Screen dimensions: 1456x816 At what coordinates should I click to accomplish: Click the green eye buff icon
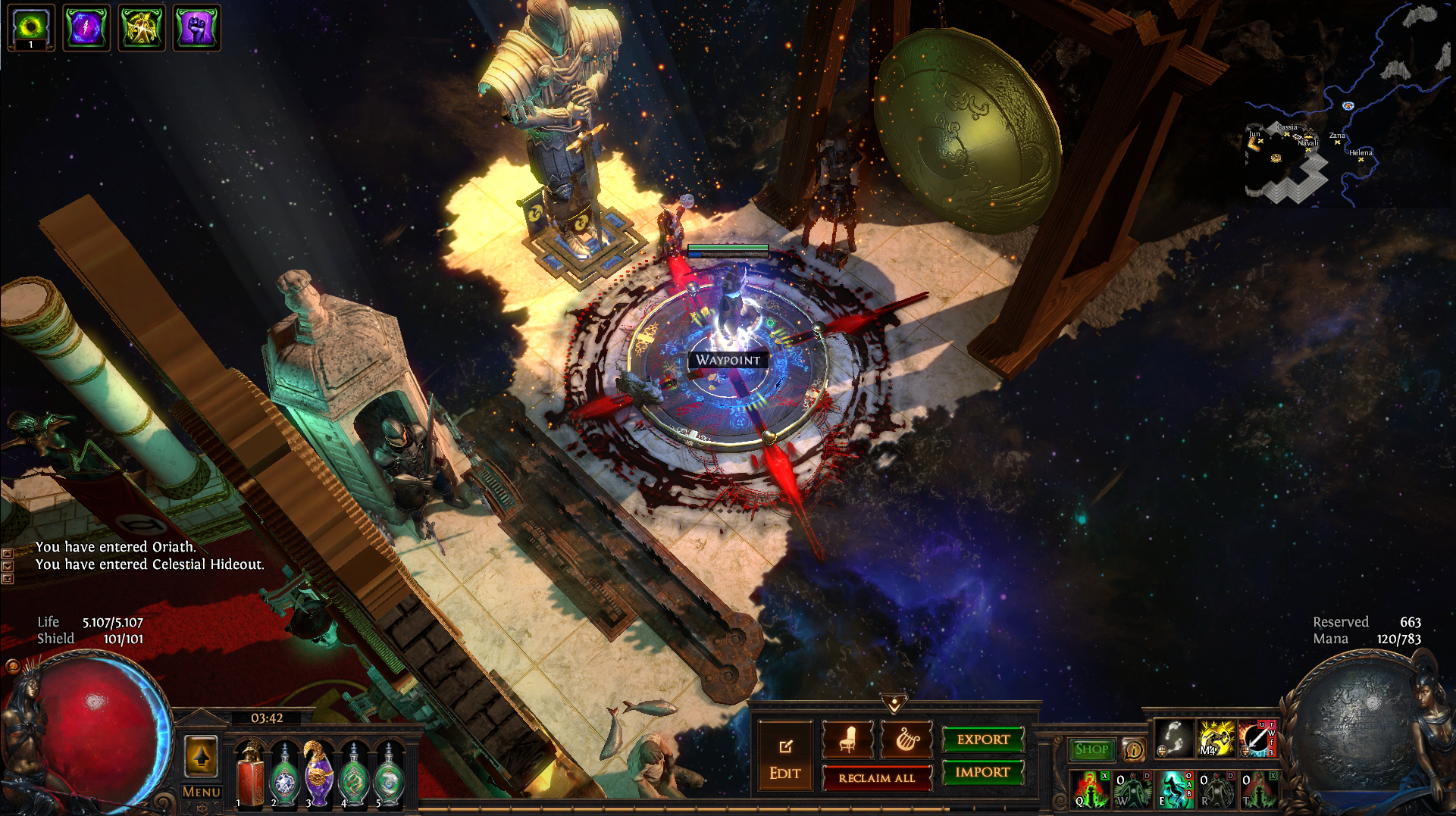(x=31, y=28)
